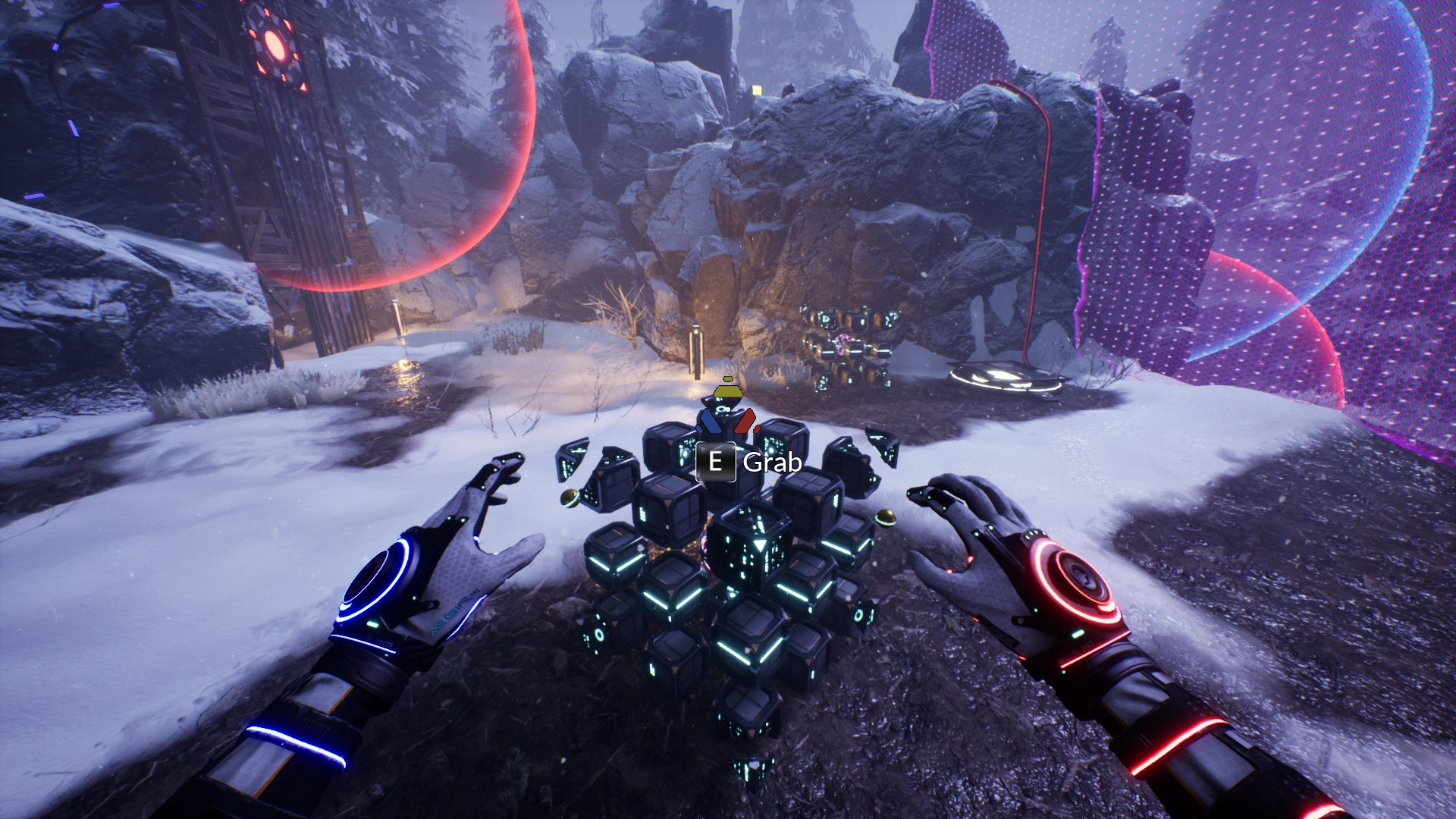
Task: Click the Grab action label
Action: pos(770,461)
